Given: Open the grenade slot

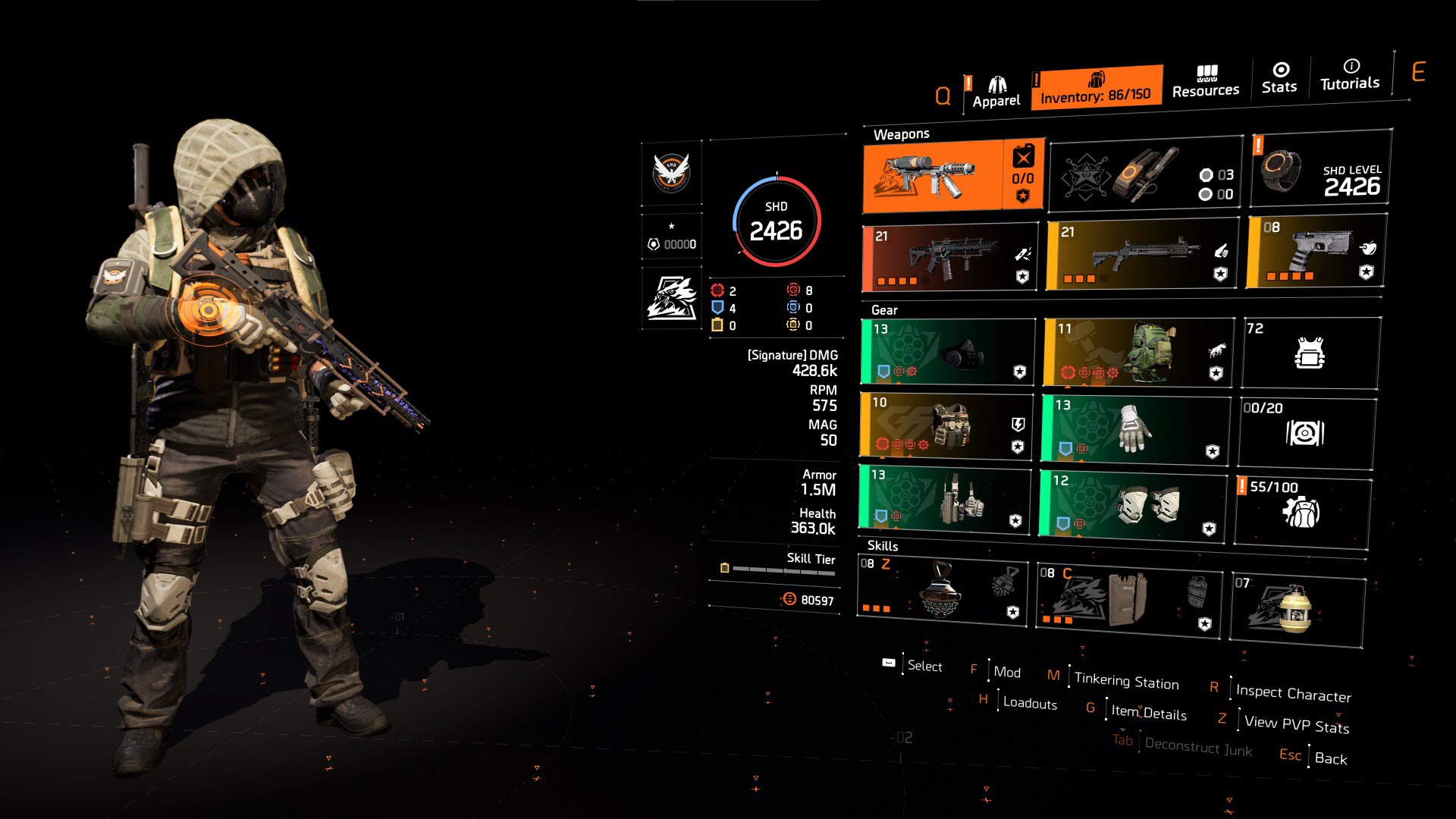Looking at the screenshot, I should (x=1298, y=610).
